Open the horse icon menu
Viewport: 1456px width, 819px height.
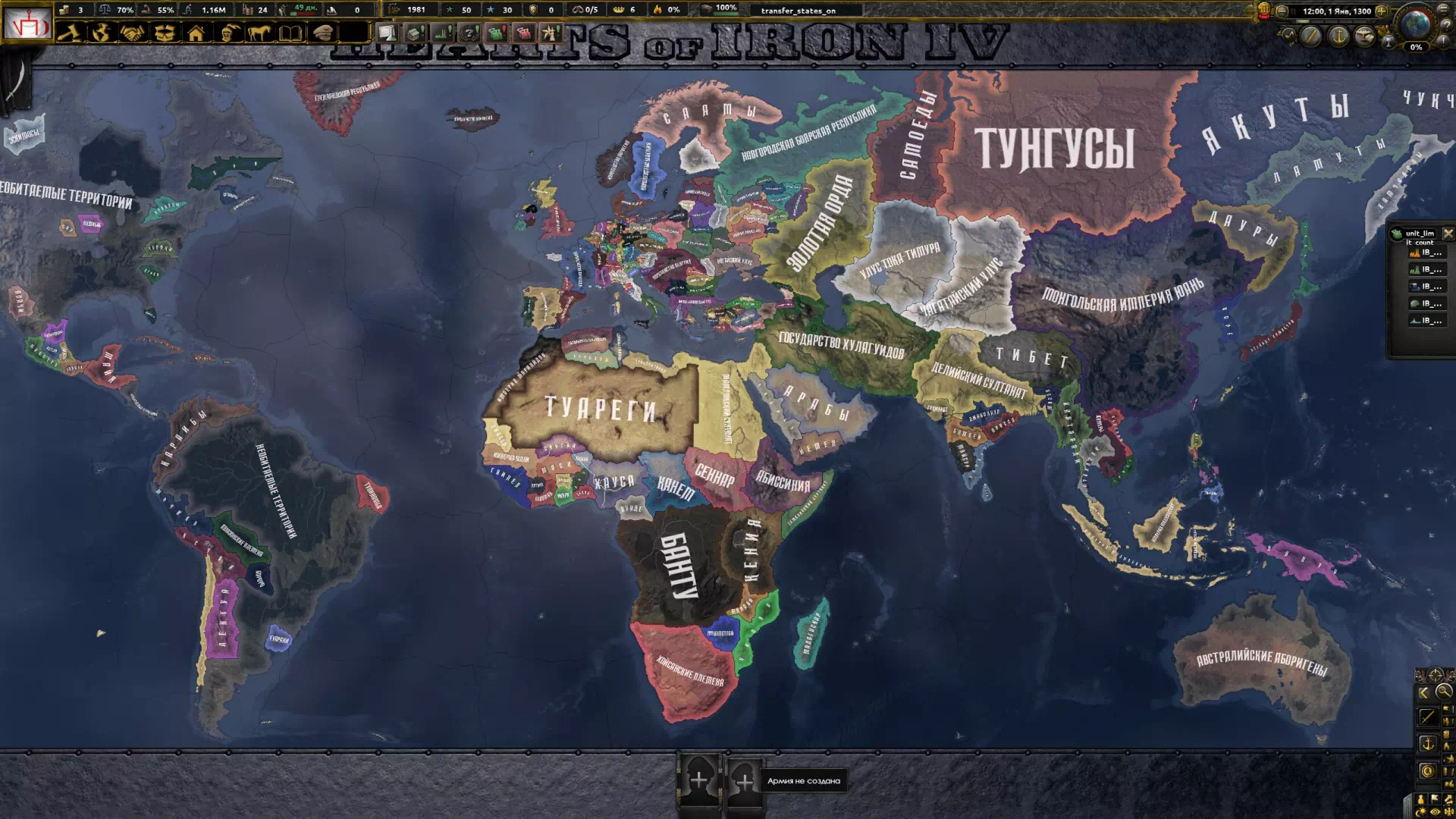click(x=259, y=33)
